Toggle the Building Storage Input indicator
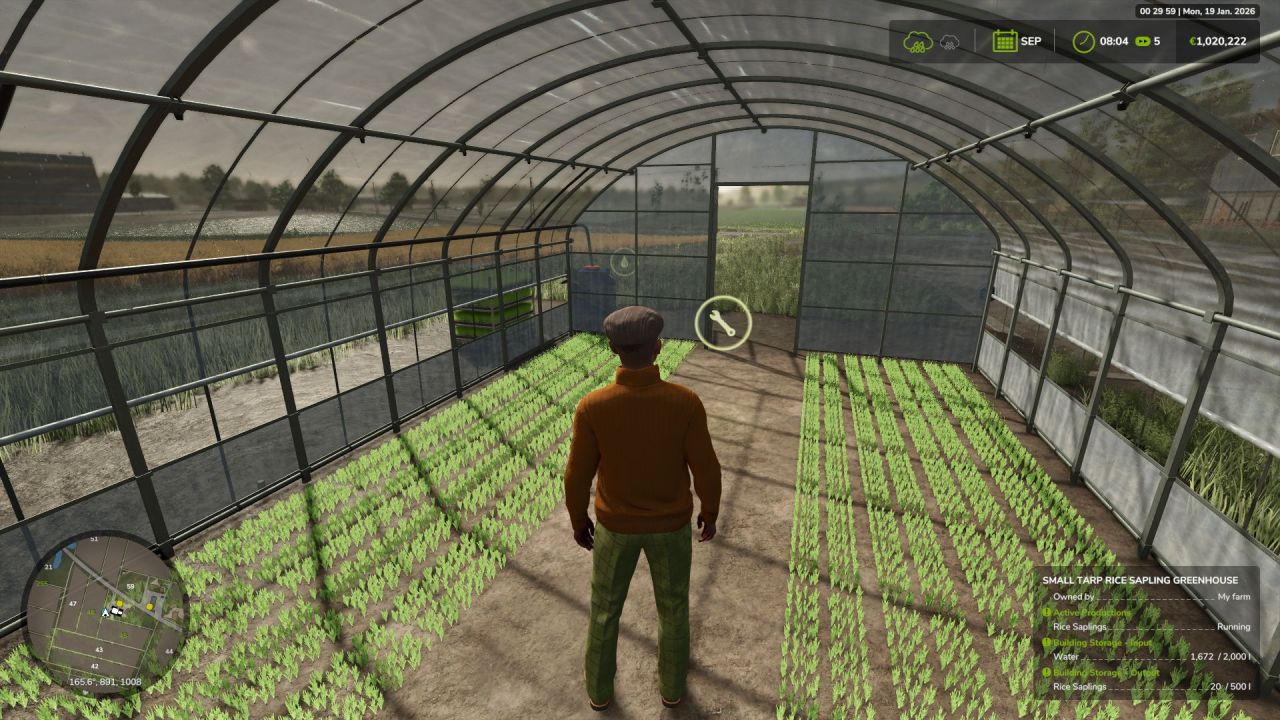This screenshot has width=1280, height=720. coord(1047,644)
